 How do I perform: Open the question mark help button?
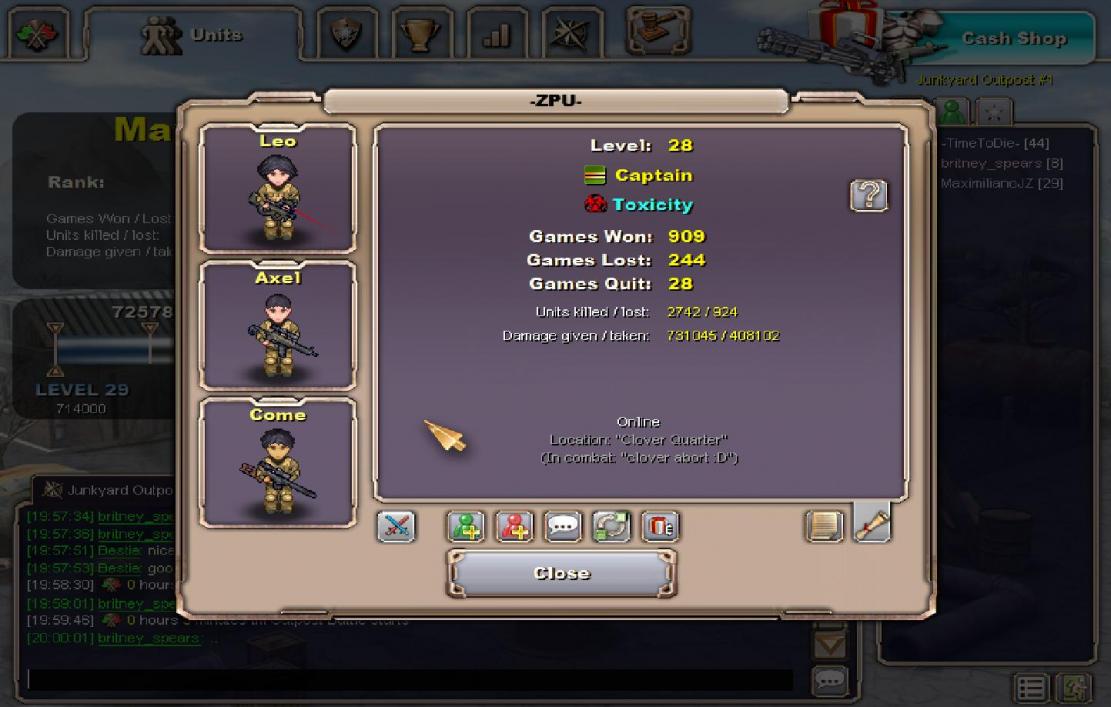pos(868,195)
